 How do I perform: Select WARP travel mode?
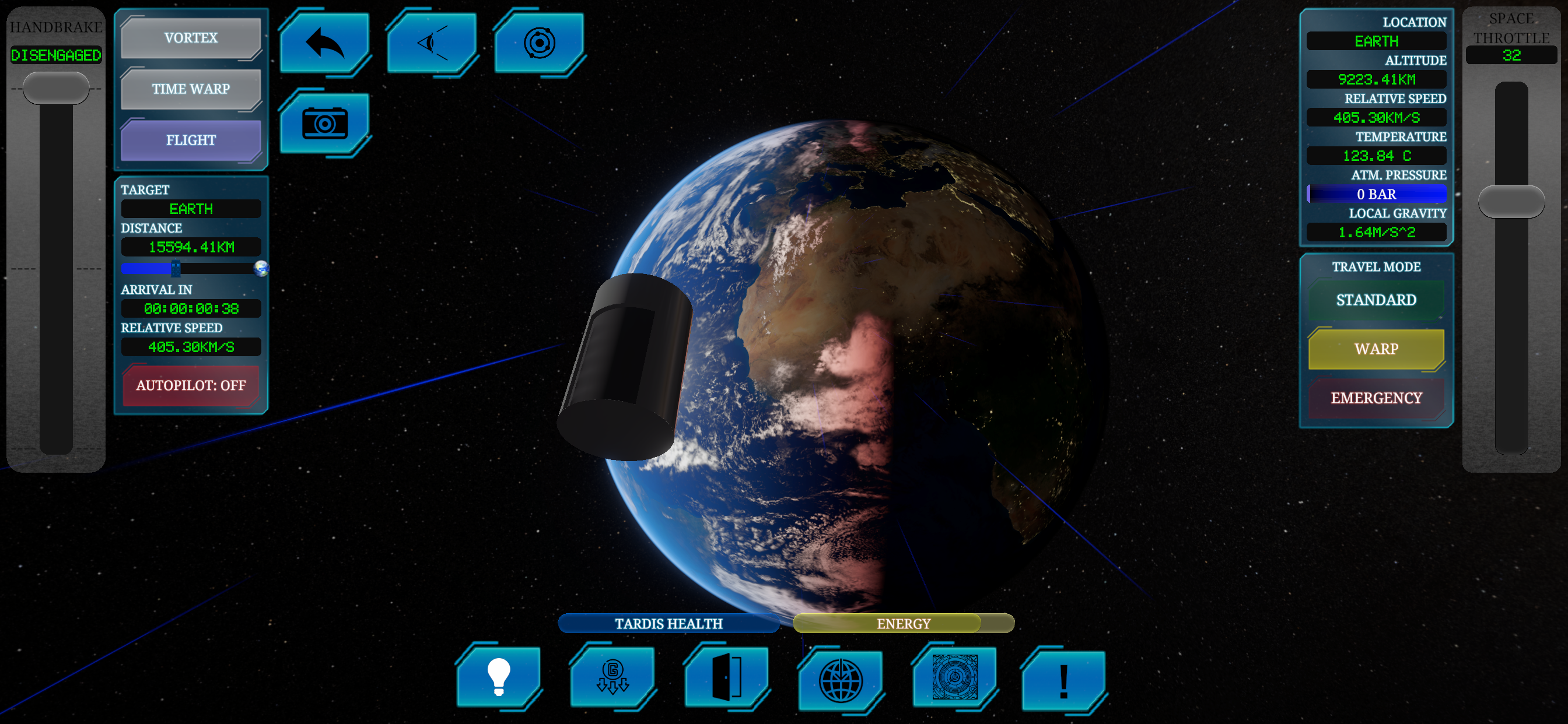[x=1375, y=349]
